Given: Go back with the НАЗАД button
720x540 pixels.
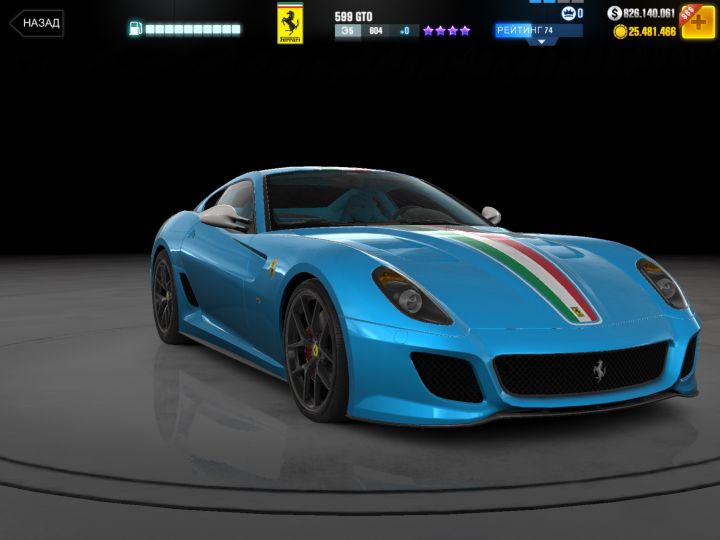Looking at the screenshot, I should [x=37, y=23].
